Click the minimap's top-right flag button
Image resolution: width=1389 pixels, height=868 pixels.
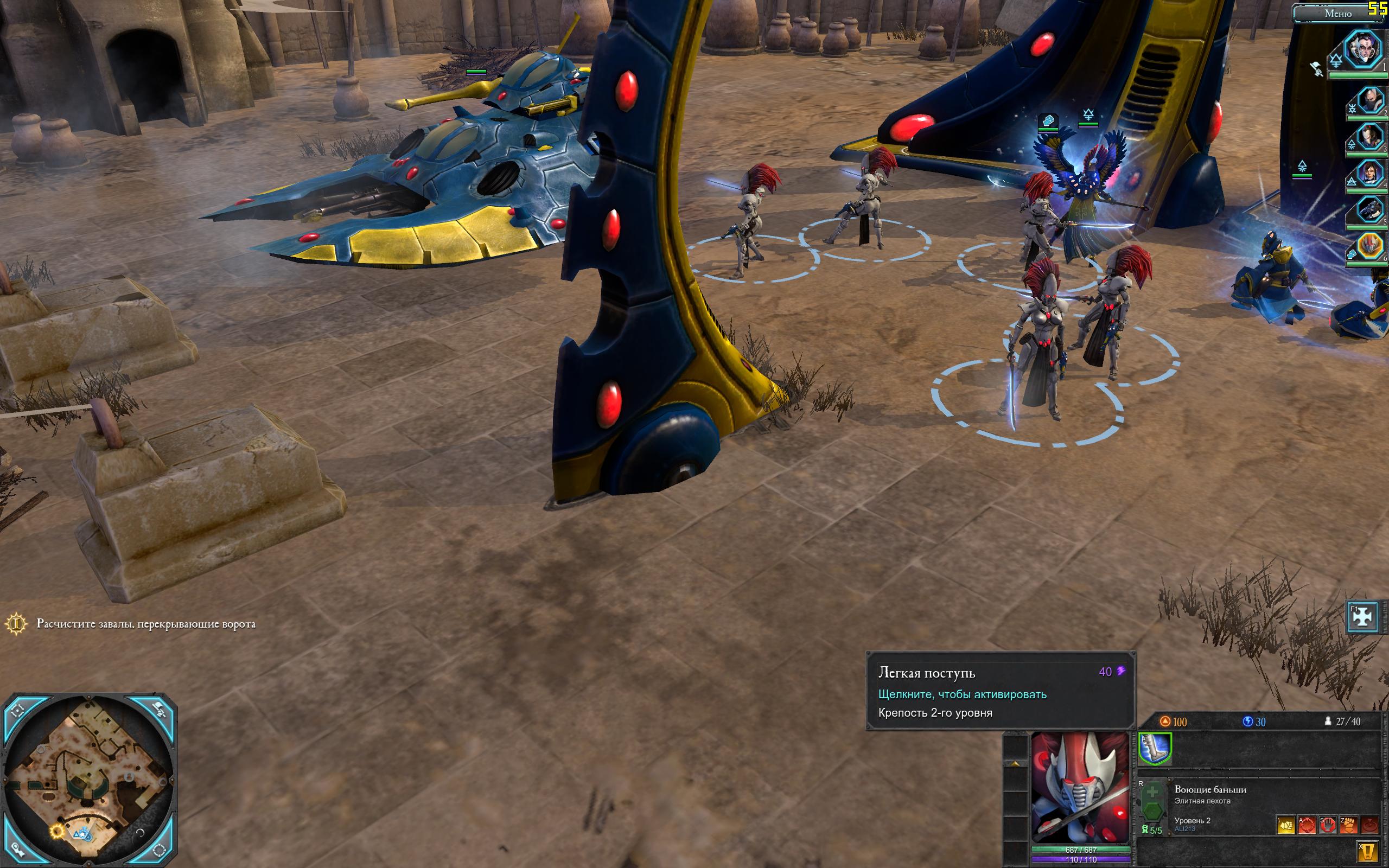click(x=160, y=710)
